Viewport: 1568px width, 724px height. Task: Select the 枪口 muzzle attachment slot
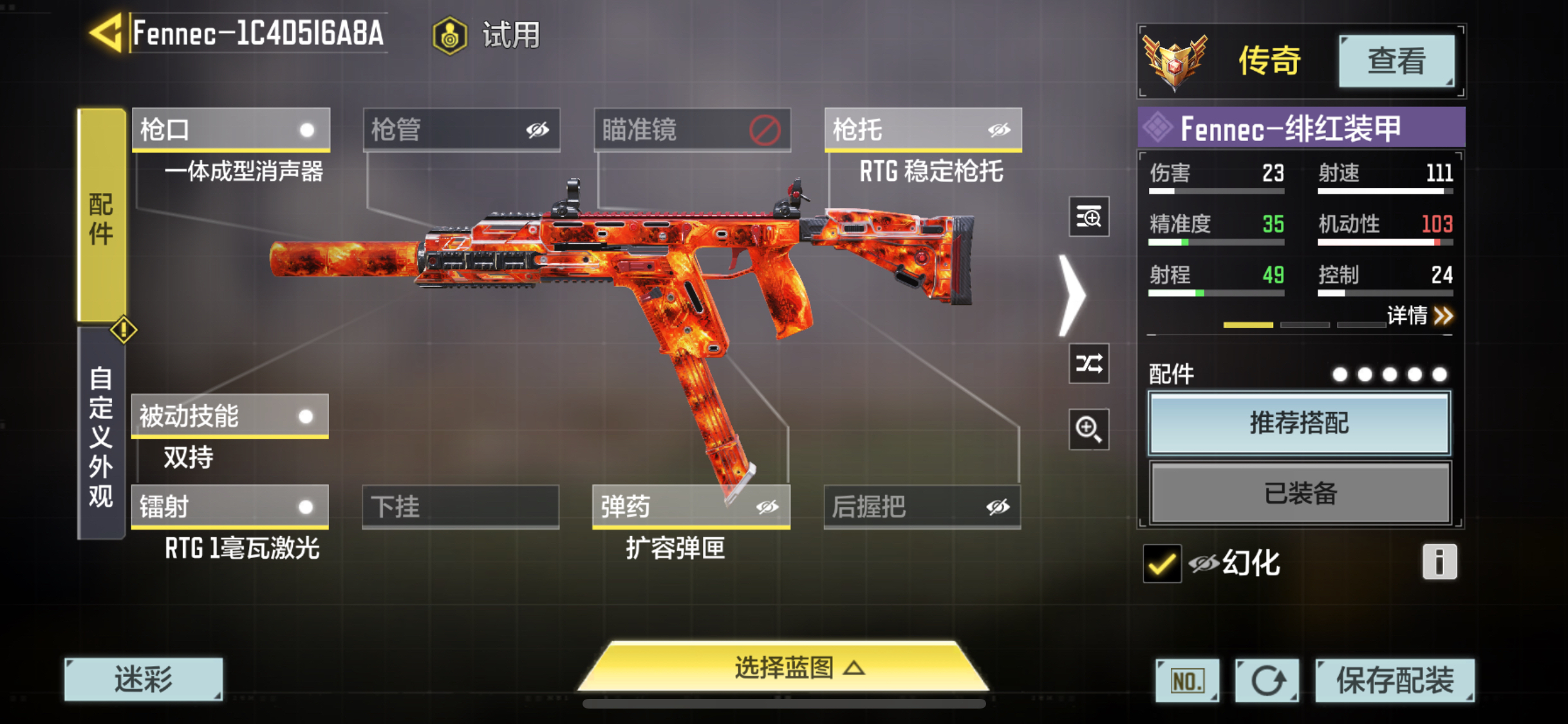(x=230, y=129)
